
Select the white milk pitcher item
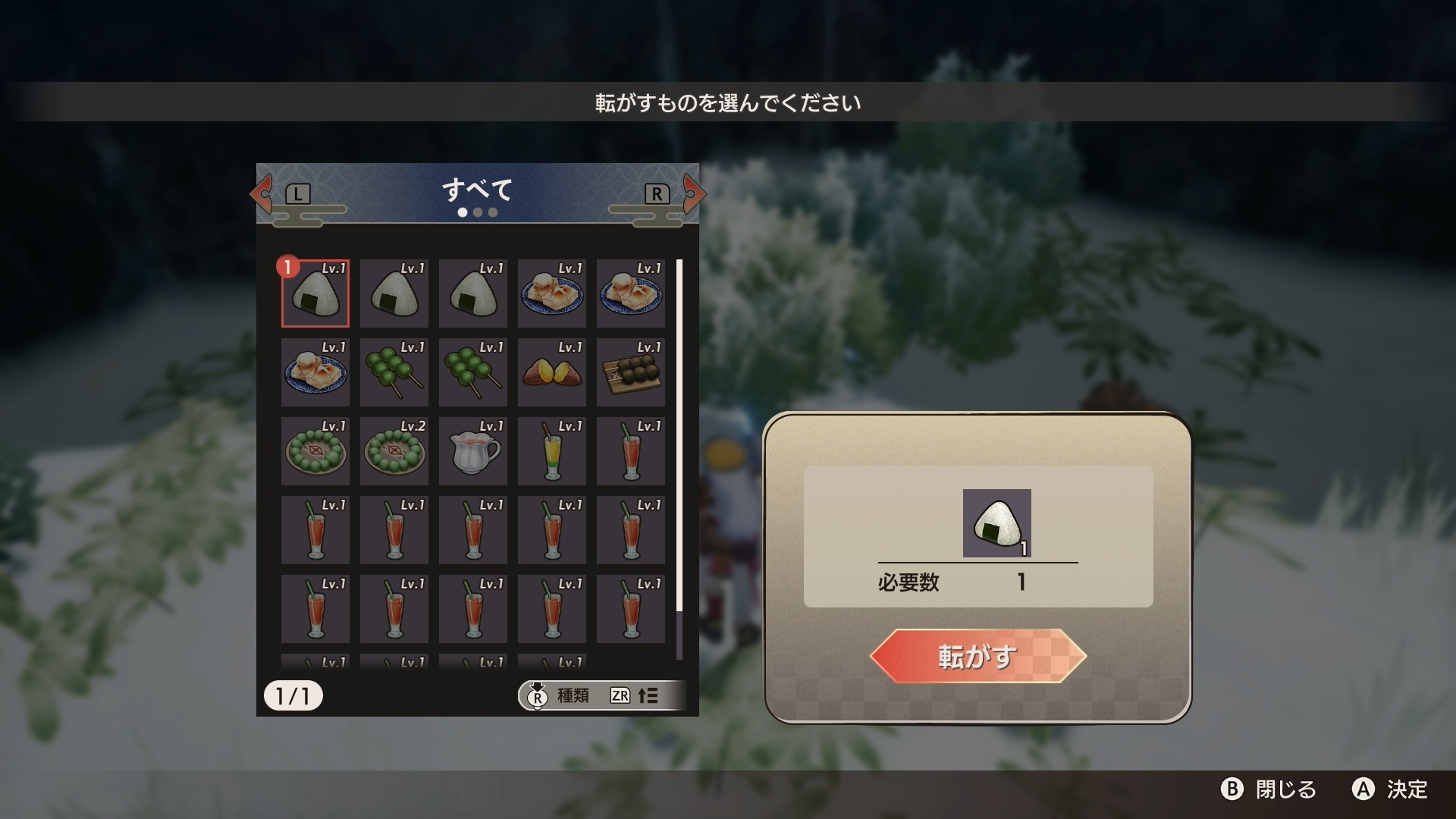point(472,451)
